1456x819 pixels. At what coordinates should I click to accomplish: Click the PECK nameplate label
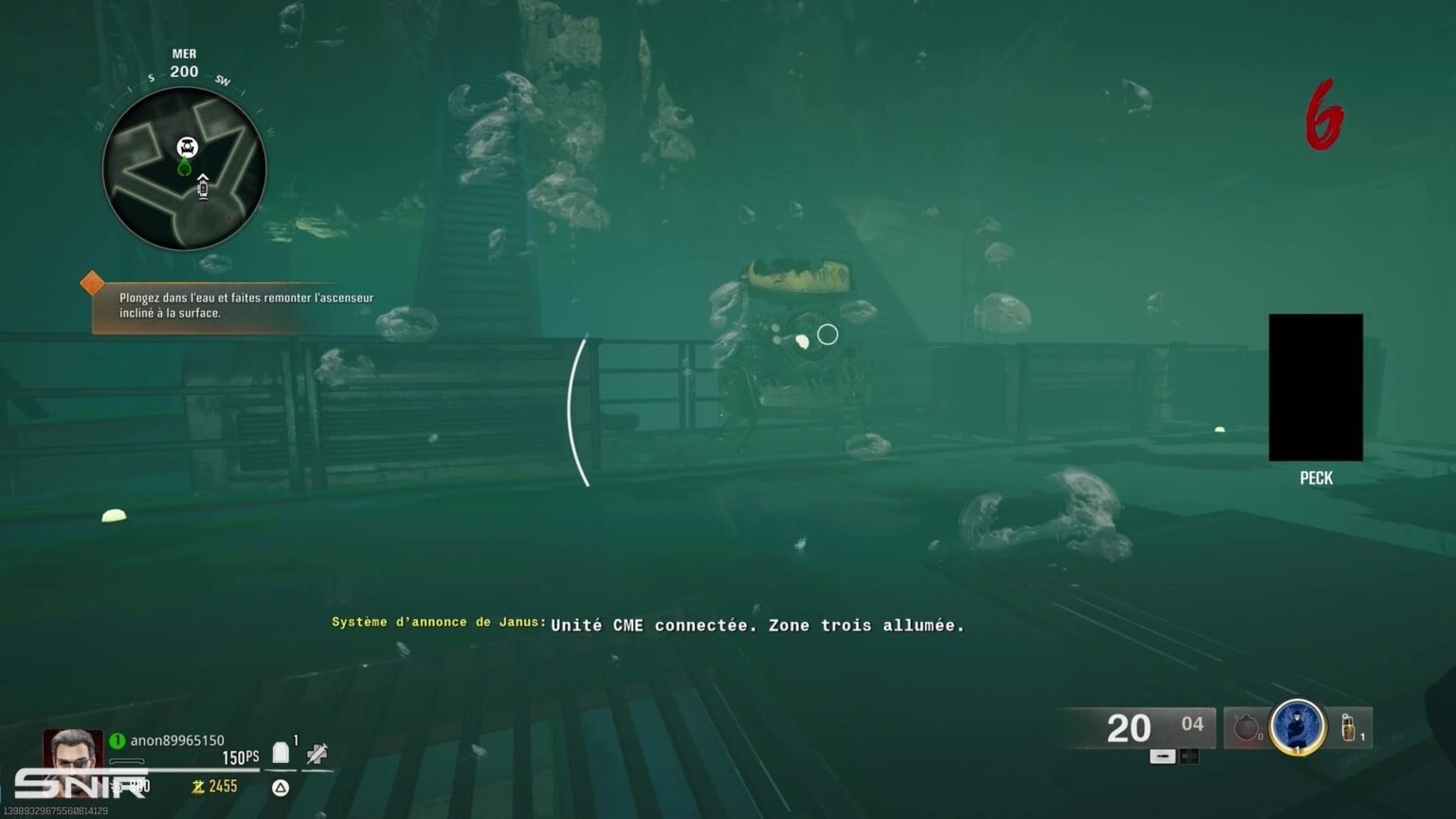tap(1315, 479)
